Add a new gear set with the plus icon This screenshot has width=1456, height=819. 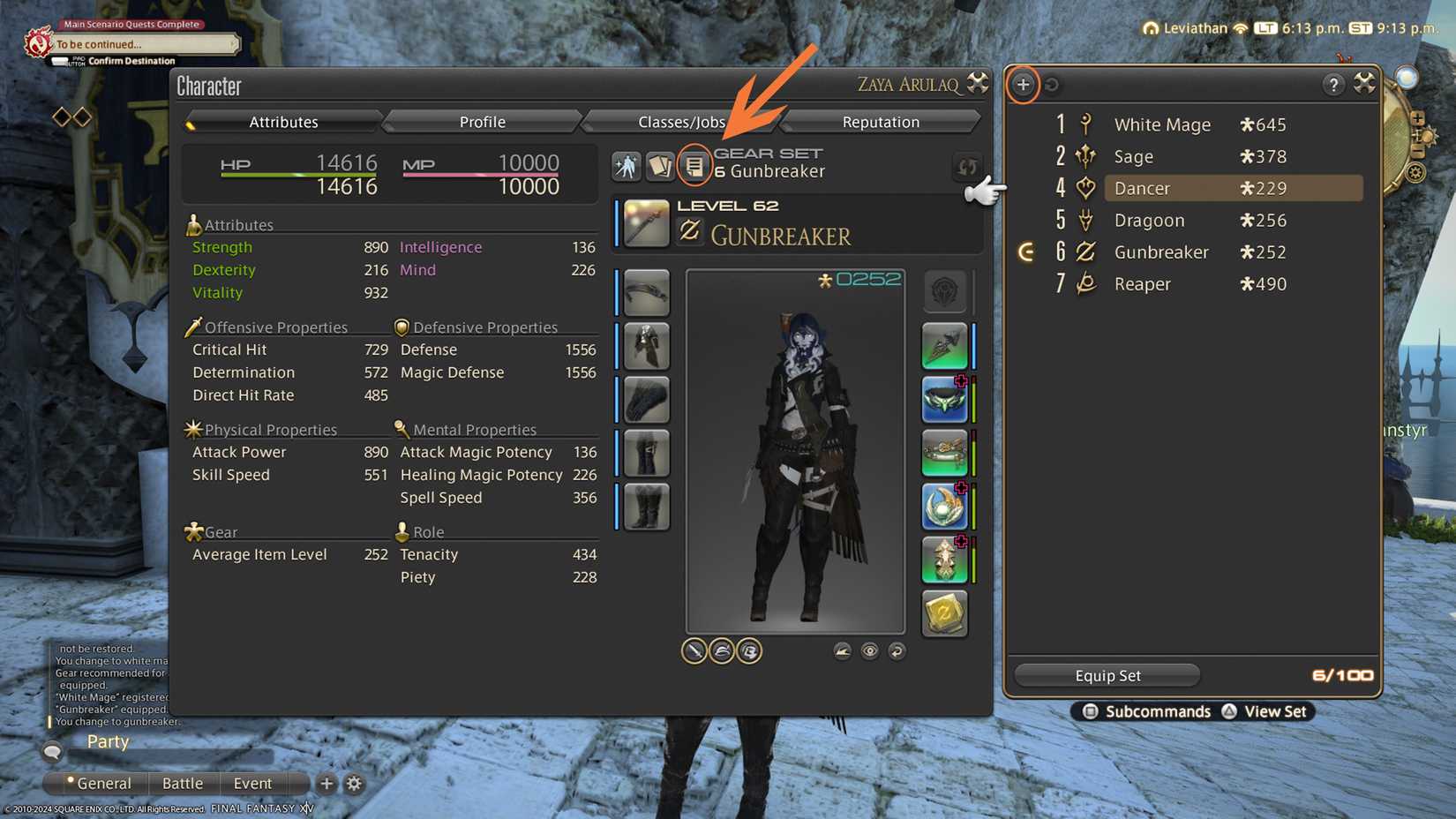point(1023,85)
